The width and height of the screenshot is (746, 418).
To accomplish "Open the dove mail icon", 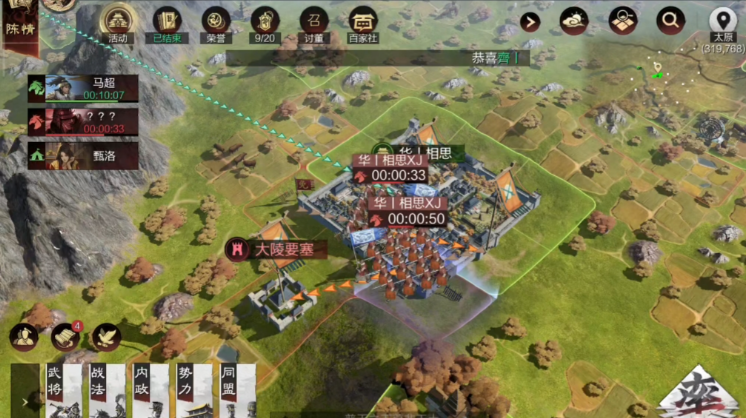I will coord(106,336).
